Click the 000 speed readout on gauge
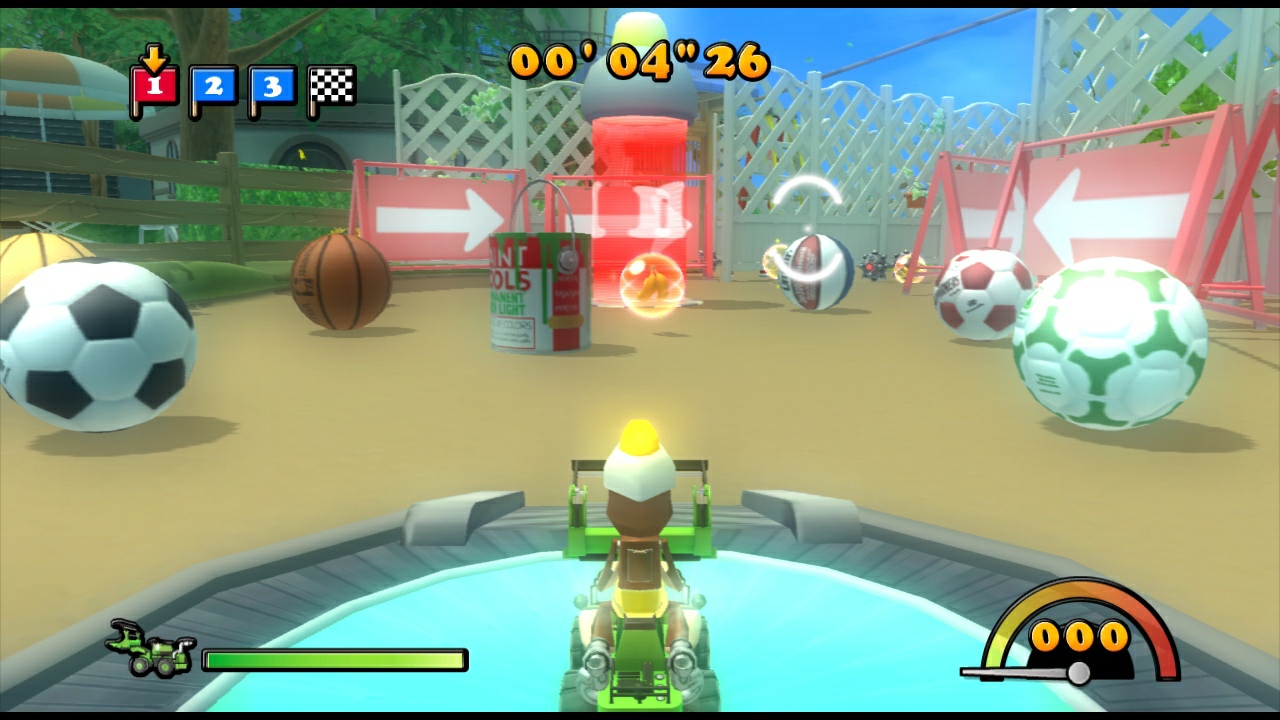This screenshot has height=720, width=1280. click(x=1083, y=635)
